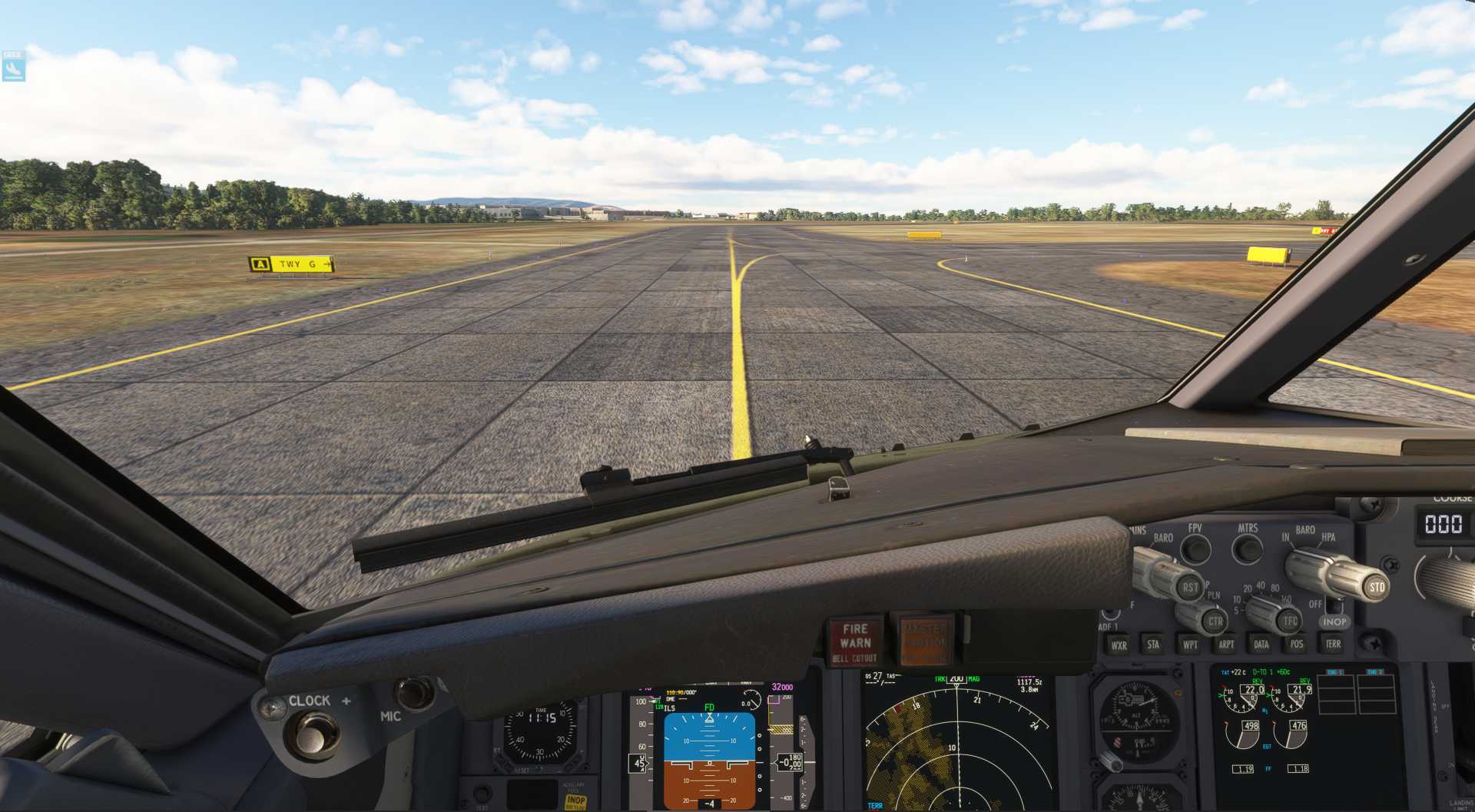The height and width of the screenshot is (812, 1475).
Task: Push the CTR map center button
Action: (x=1215, y=621)
